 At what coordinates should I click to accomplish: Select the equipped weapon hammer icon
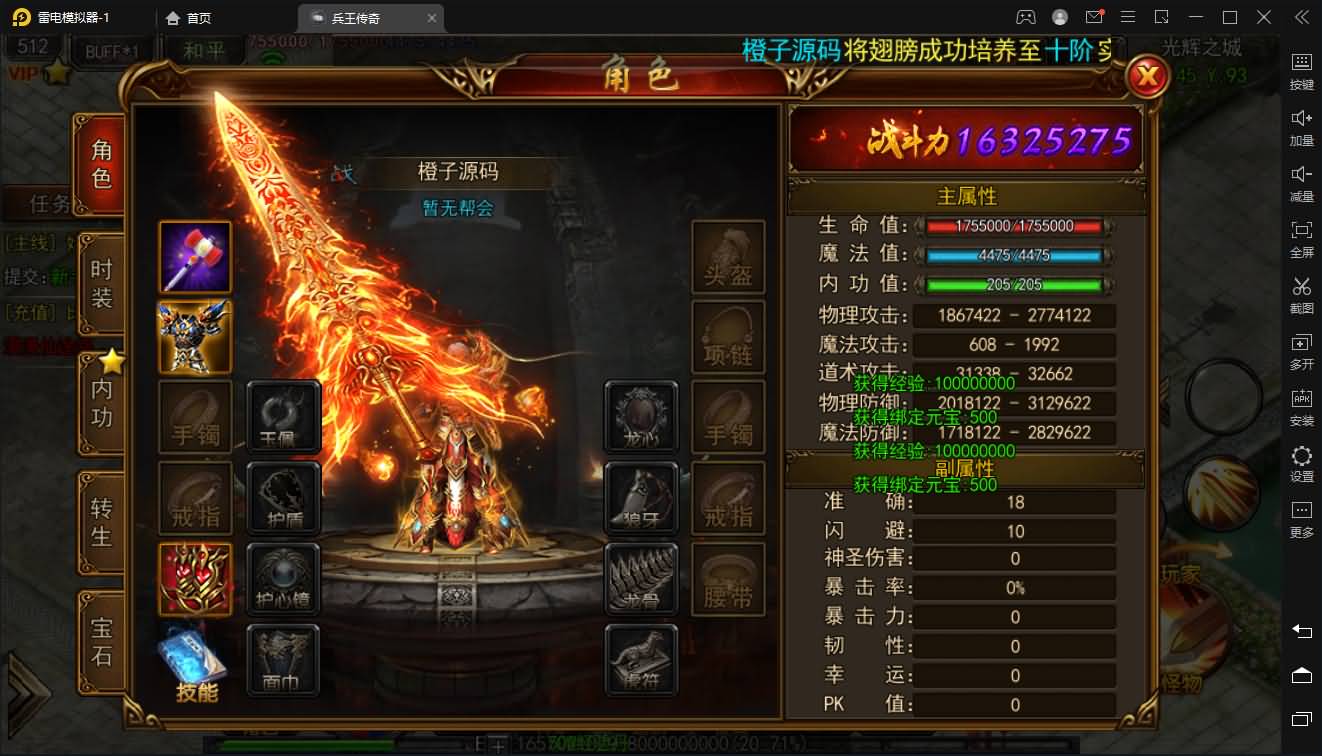(196, 257)
